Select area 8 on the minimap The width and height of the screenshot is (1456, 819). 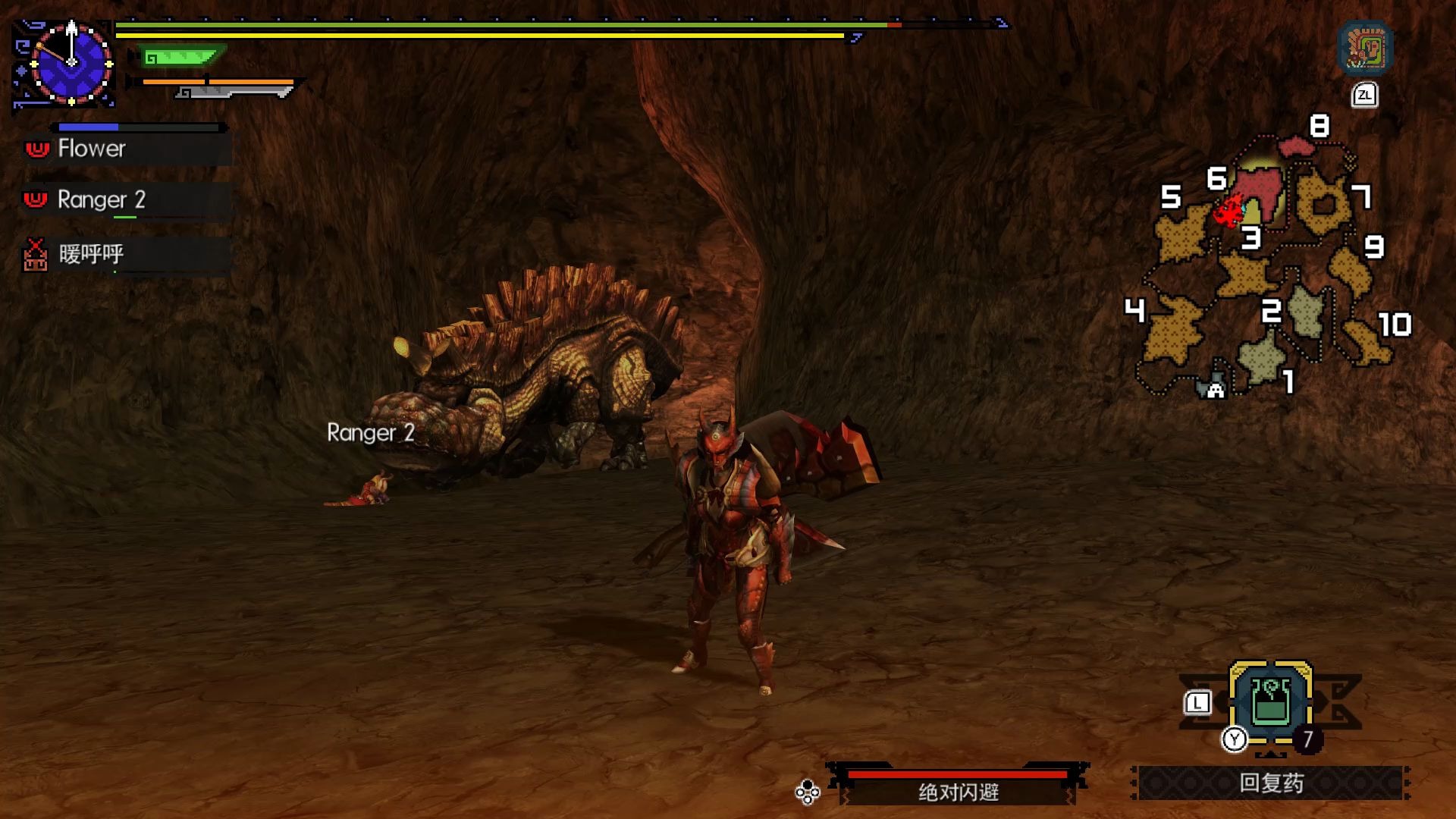[x=1298, y=144]
